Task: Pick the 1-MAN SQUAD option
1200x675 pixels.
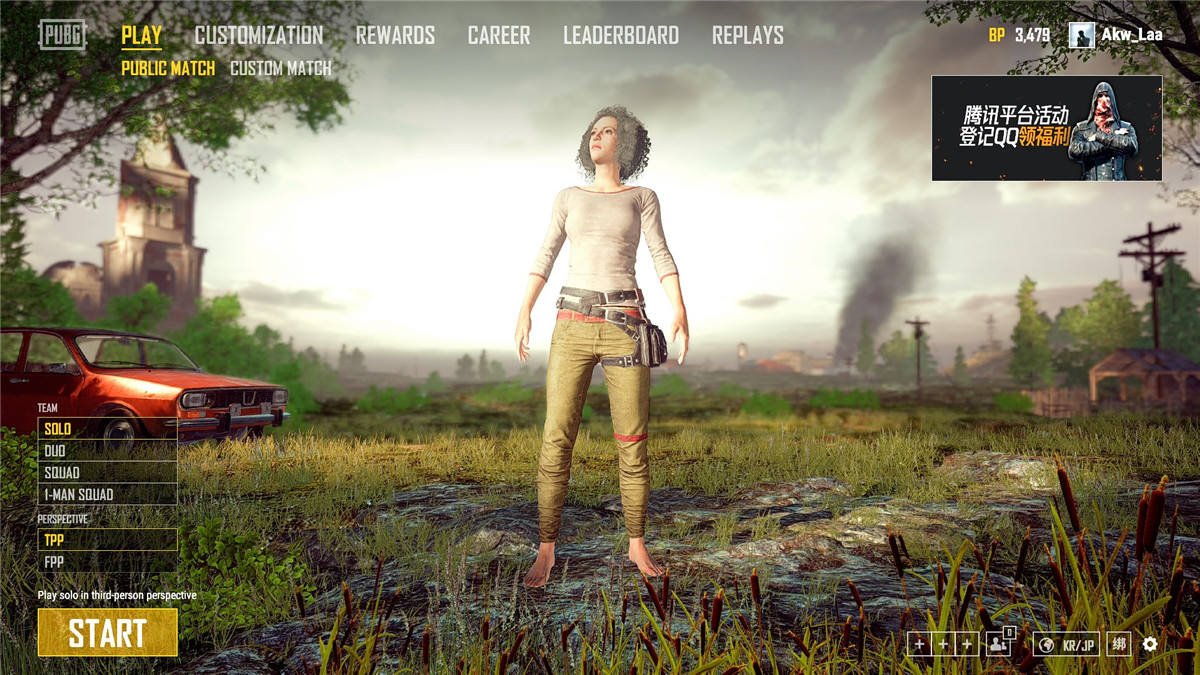Action: pos(107,495)
